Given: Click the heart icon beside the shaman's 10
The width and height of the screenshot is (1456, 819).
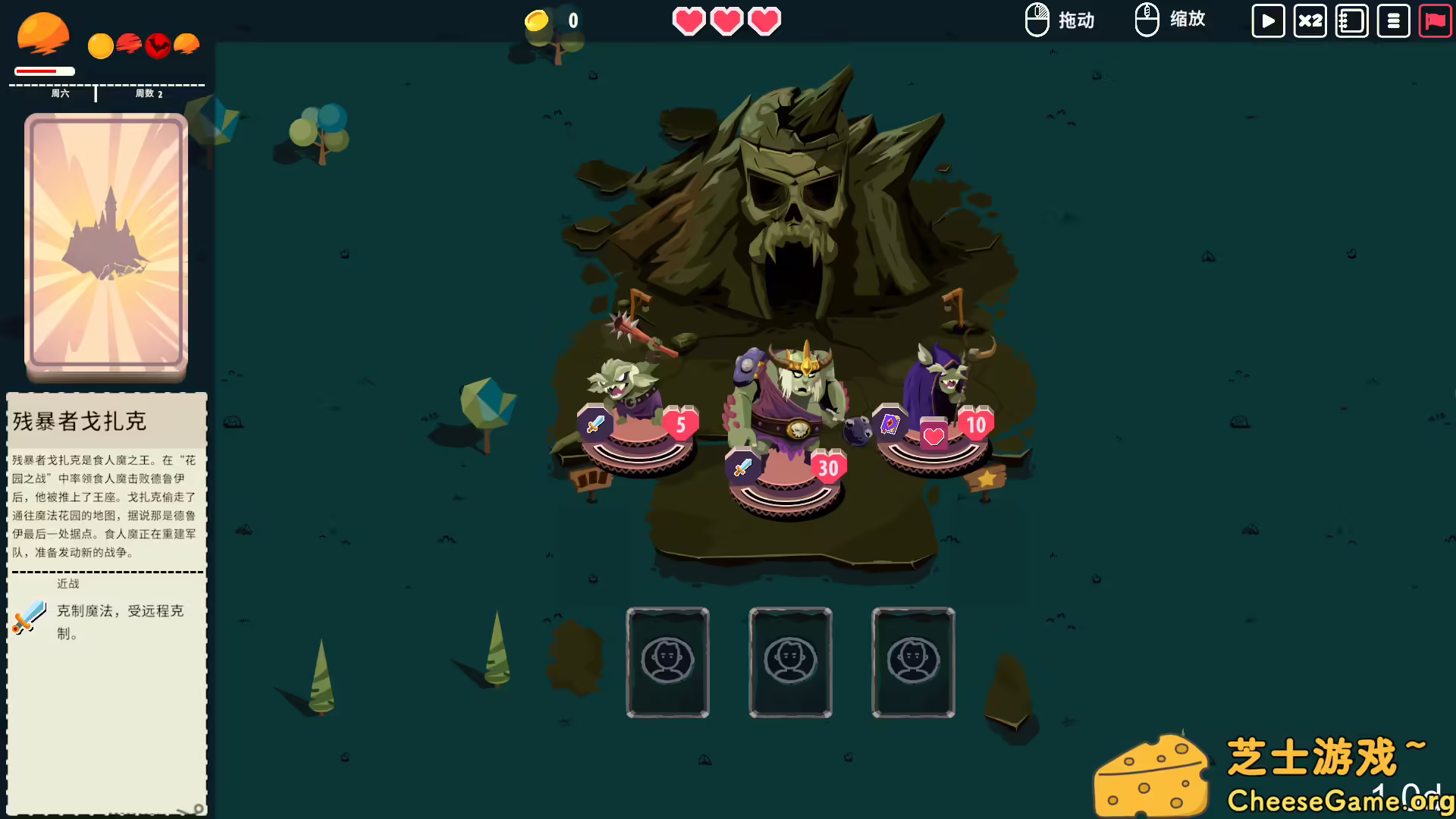Looking at the screenshot, I should point(933,435).
